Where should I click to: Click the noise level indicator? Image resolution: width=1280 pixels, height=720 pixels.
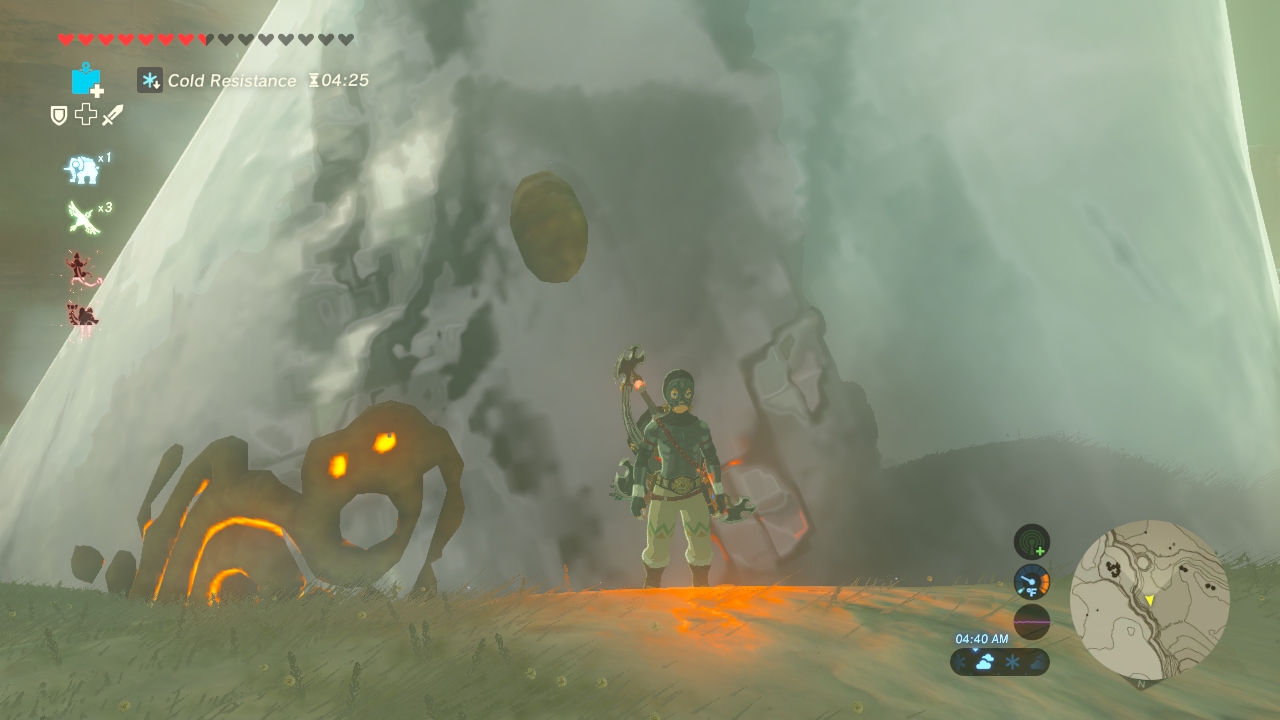coord(1031,621)
